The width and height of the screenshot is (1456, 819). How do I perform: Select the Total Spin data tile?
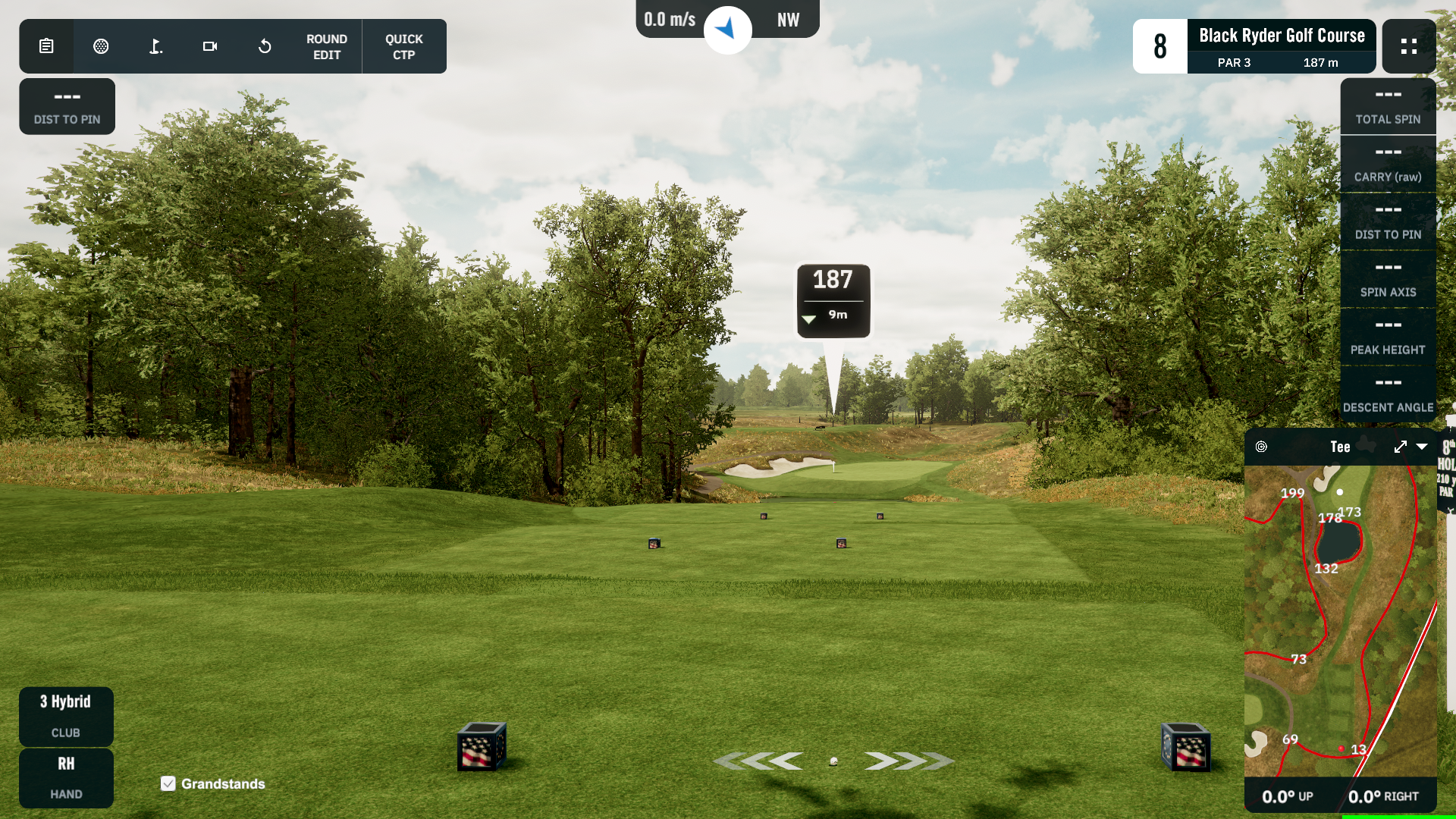[1388, 106]
